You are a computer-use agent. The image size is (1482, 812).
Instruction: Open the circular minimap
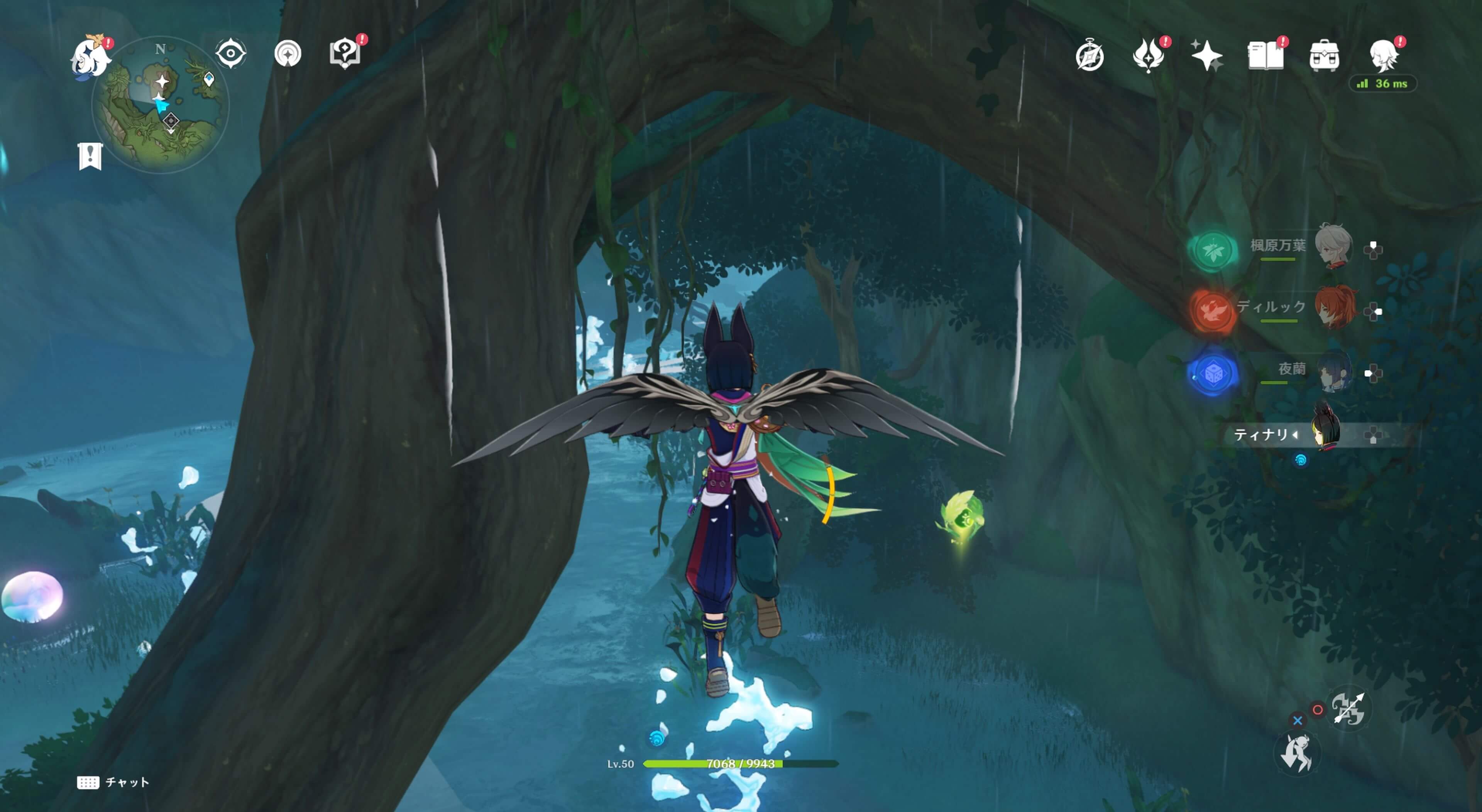(x=161, y=106)
